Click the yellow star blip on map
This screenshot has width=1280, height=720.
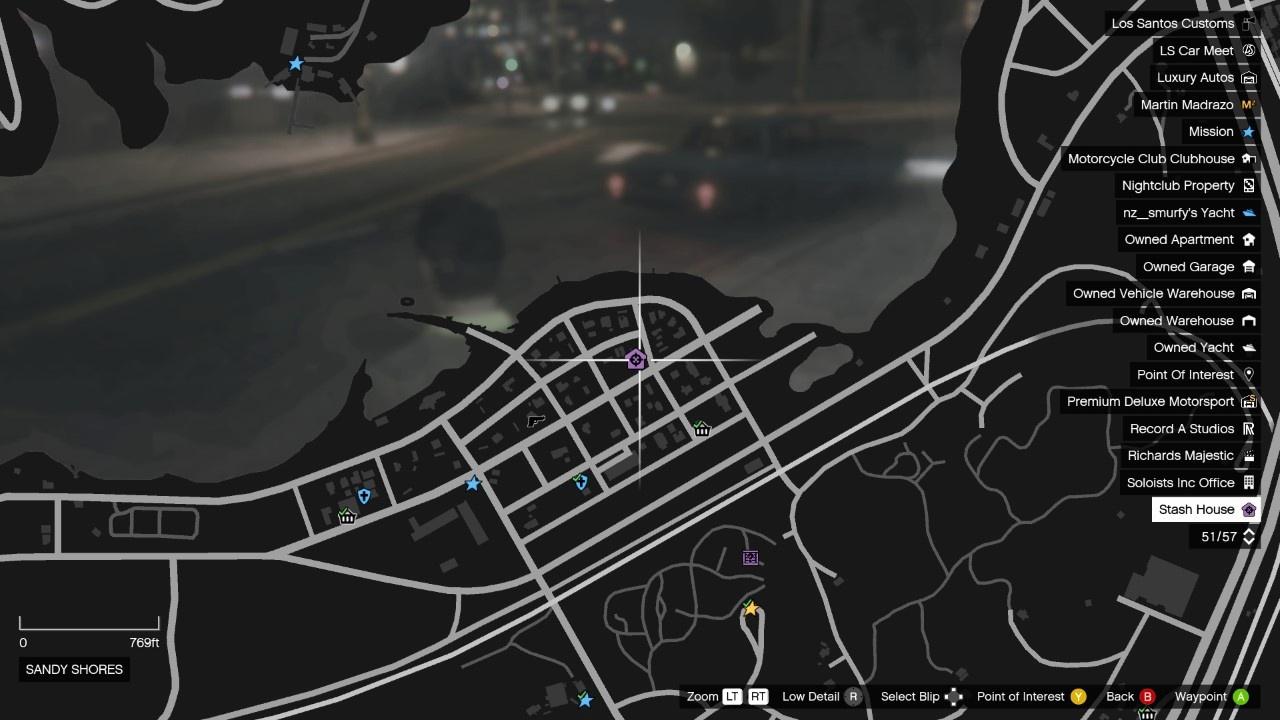point(750,608)
